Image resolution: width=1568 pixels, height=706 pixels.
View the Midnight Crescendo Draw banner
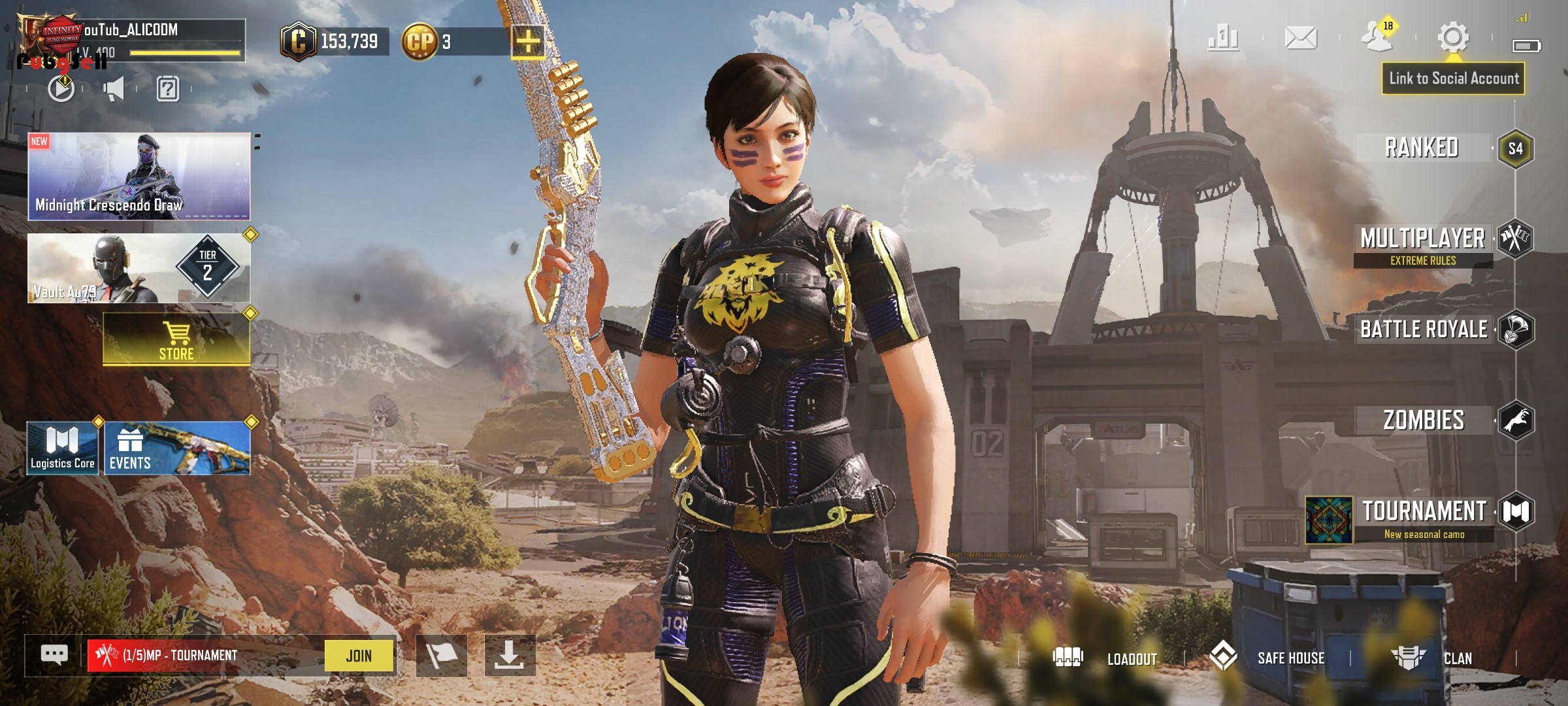pyautogui.click(x=139, y=176)
